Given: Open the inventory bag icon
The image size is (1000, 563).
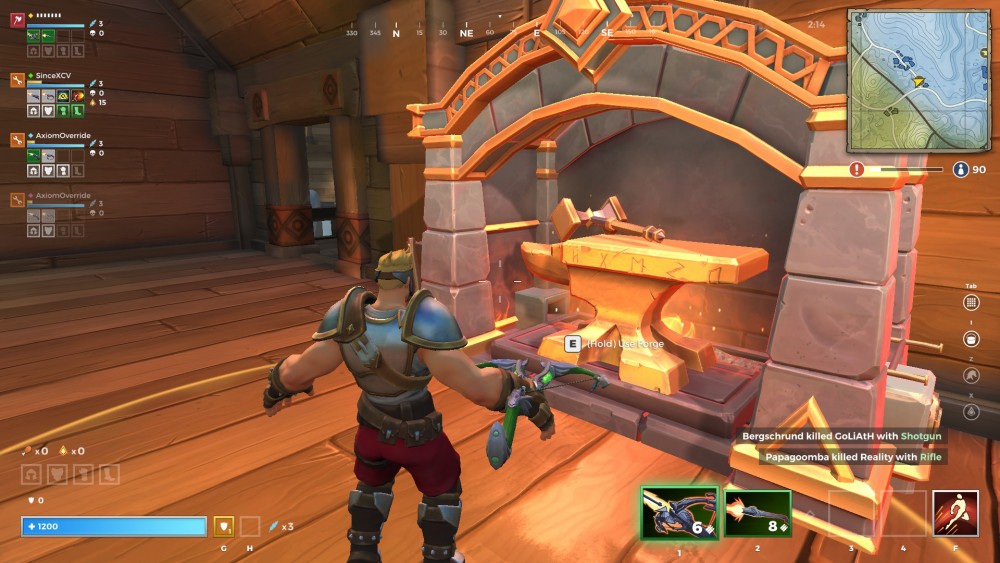Looking at the screenshot, I should click(x=971, y=339).
